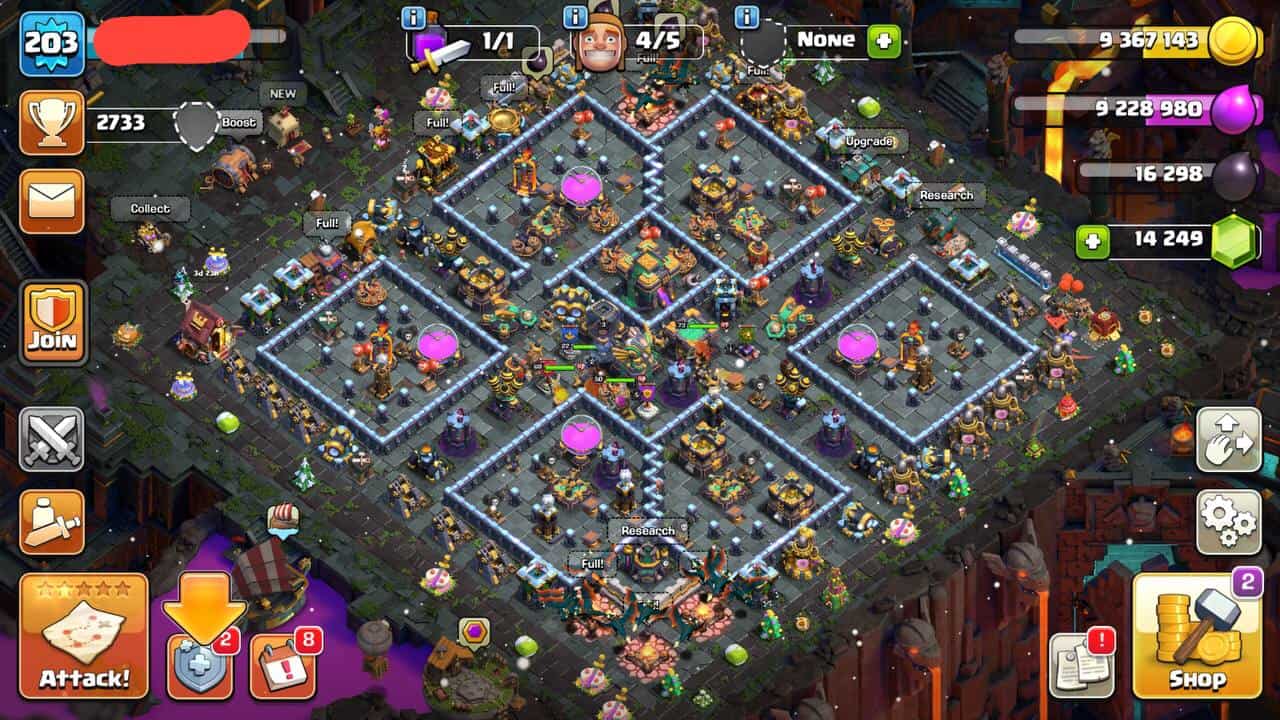1280x720 pixels.
Task: Start a raid with the Attack! button
Action: coord(84,635)
